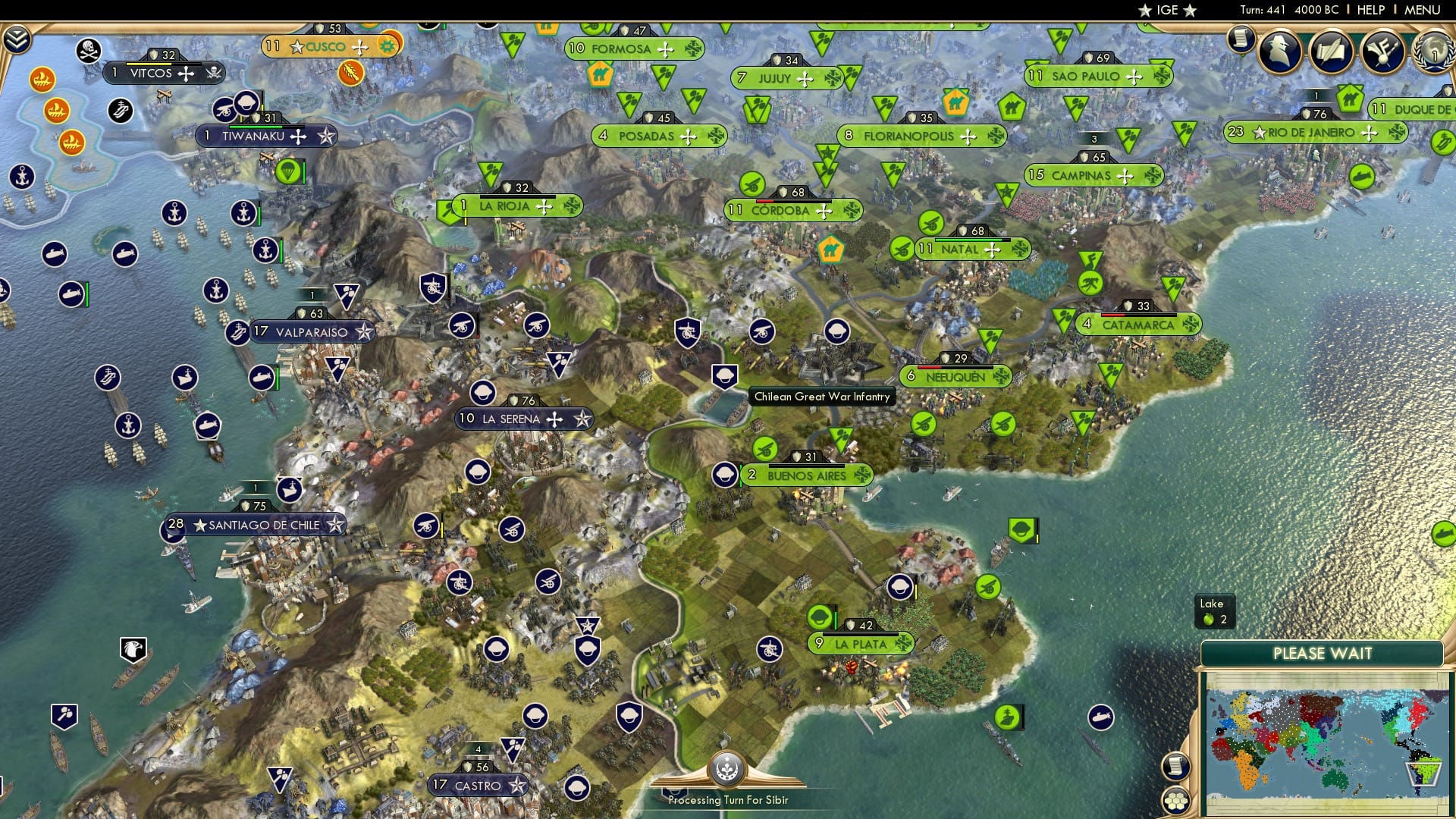Click the green artillery flag icon near Cordoba
Image resolution: width=1456 pixels, height=819 pixels.
click(x=752, y=184)
